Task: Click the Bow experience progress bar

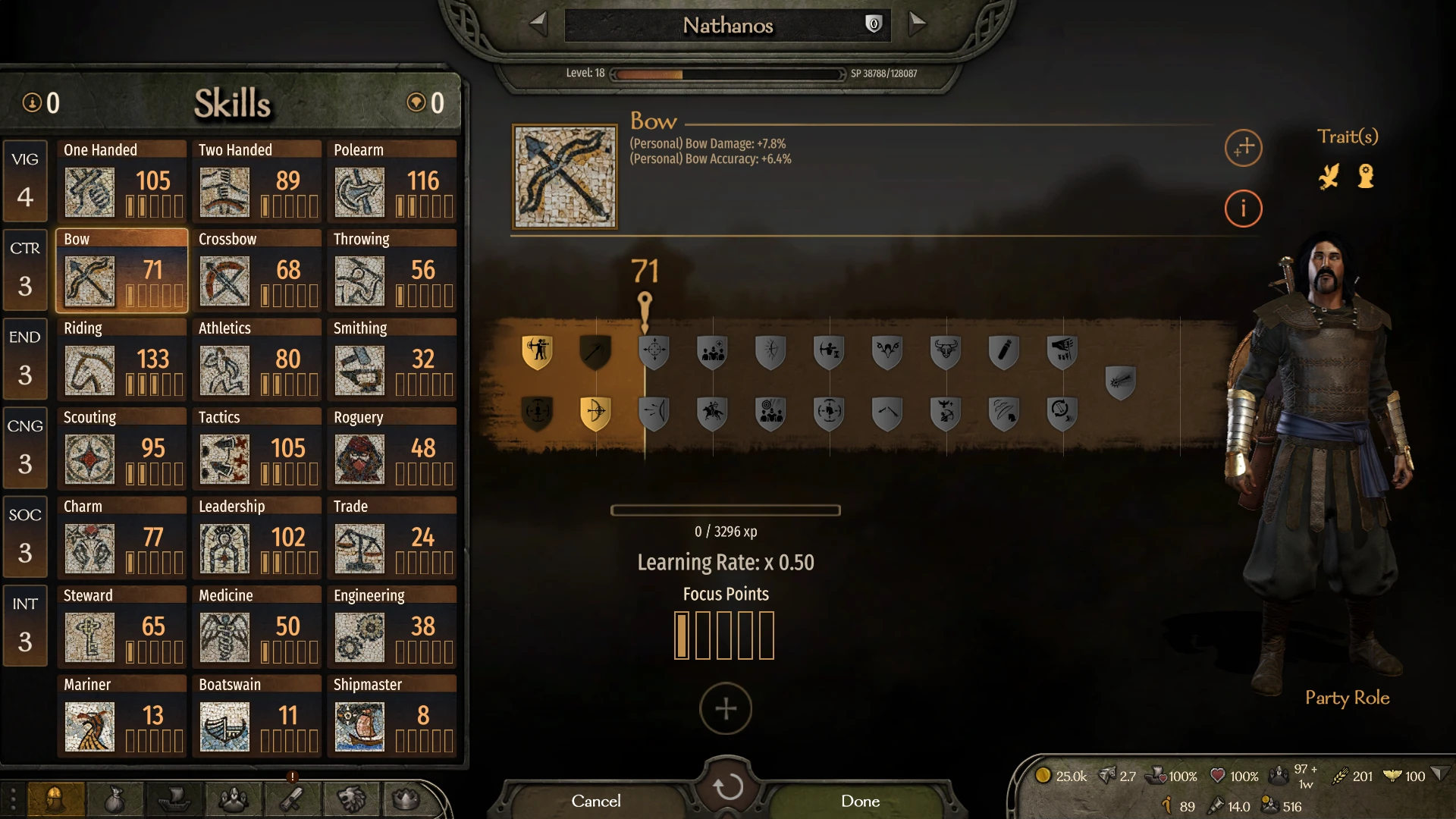Action: point(725,510)
